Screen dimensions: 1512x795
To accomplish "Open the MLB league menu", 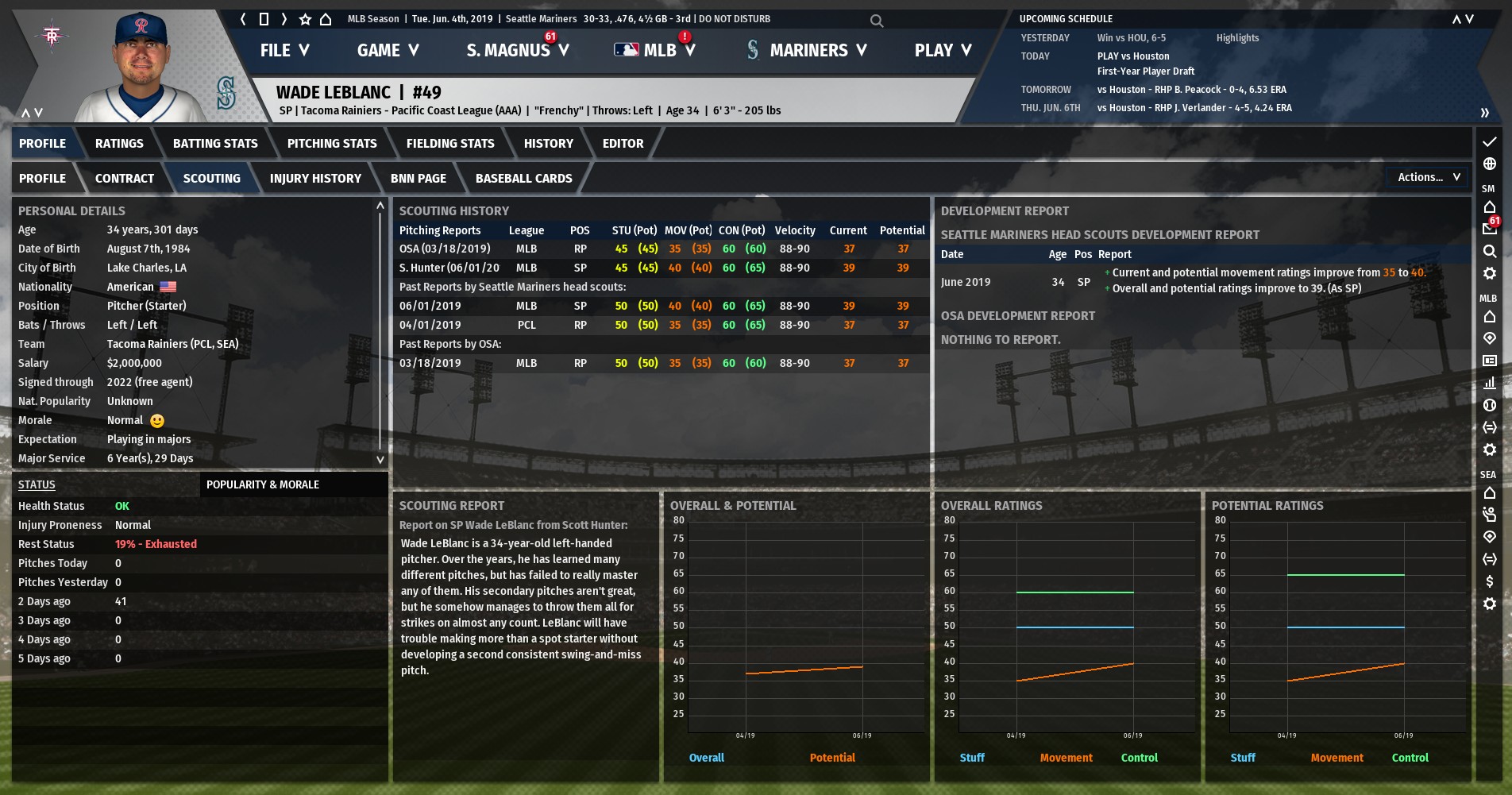I will coord(655,50).
